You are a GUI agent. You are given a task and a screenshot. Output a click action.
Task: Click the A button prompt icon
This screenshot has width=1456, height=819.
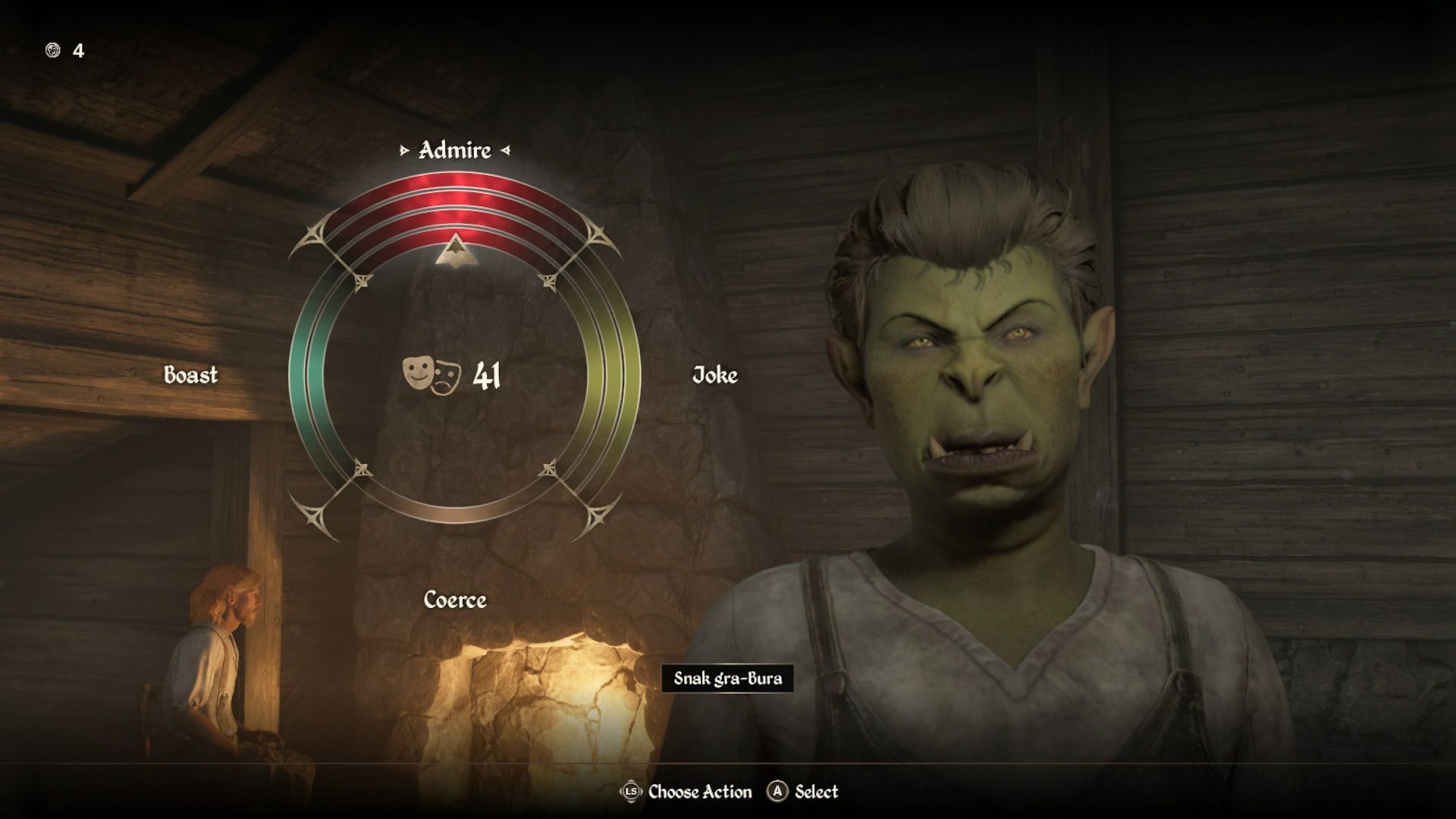click(776, 791)
